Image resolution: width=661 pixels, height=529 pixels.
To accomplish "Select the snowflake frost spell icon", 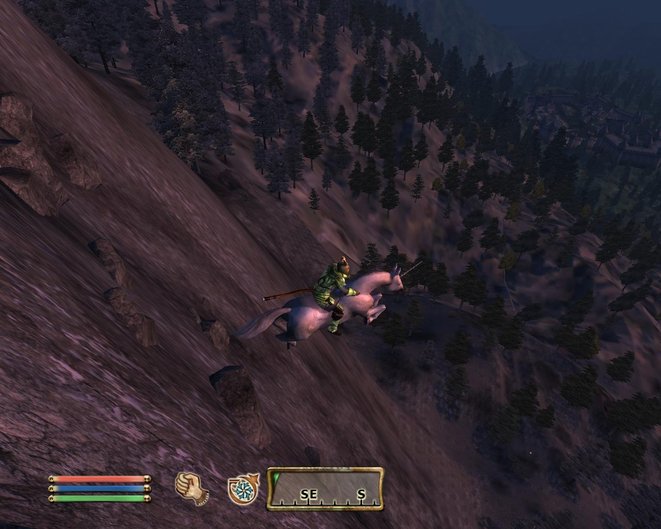I will coord(241,488).
